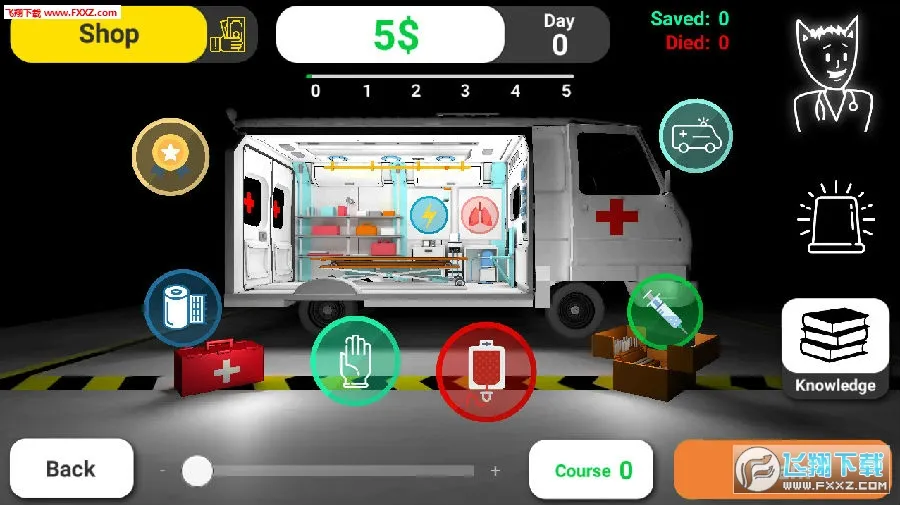The height and width of the screenshot is (505, 900).
Task: Click the orange button at bottom right
Action: tap(781, 469)
